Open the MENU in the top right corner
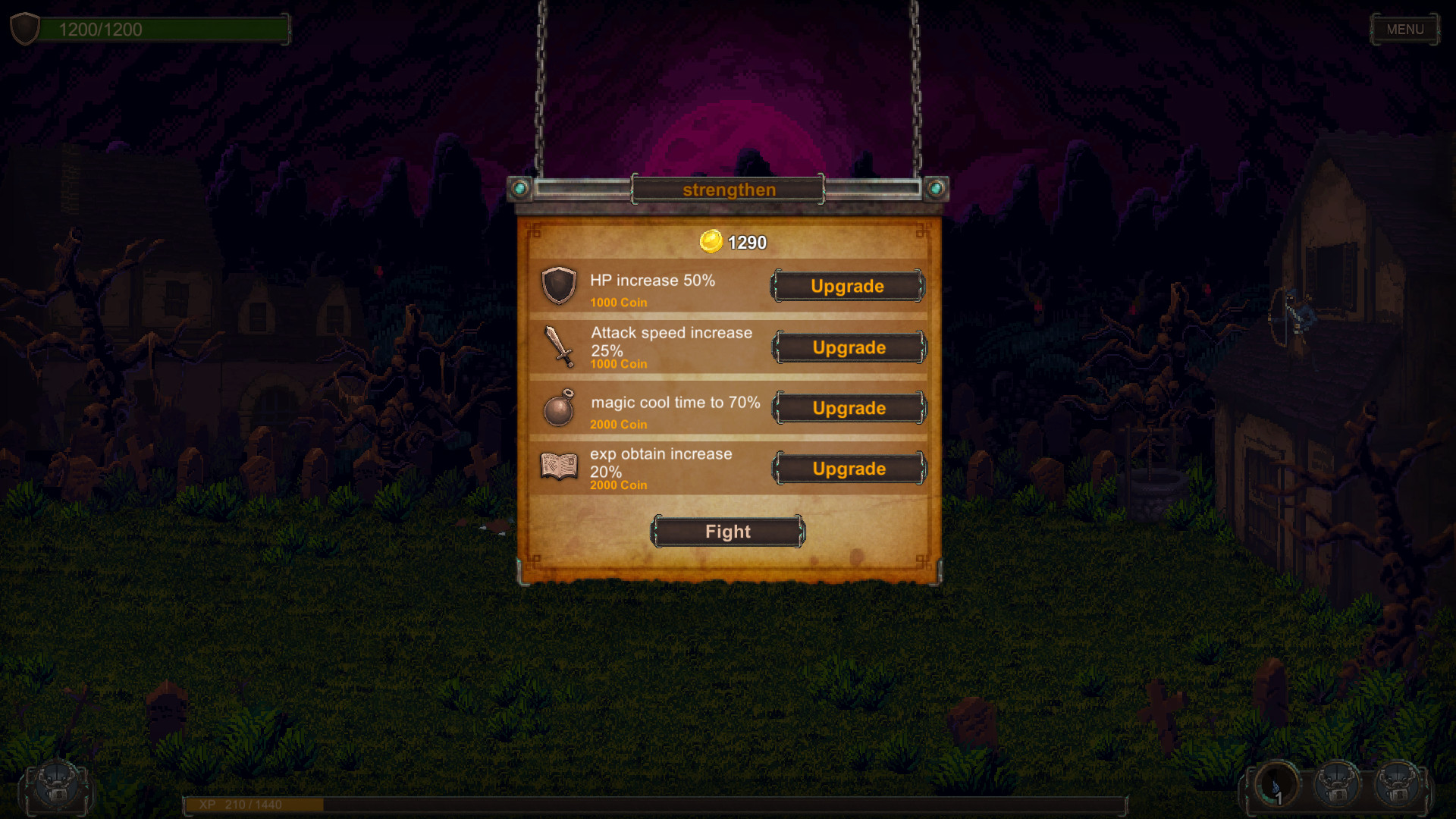This screenshot has width=1456, height=819. coord(1404,30)
